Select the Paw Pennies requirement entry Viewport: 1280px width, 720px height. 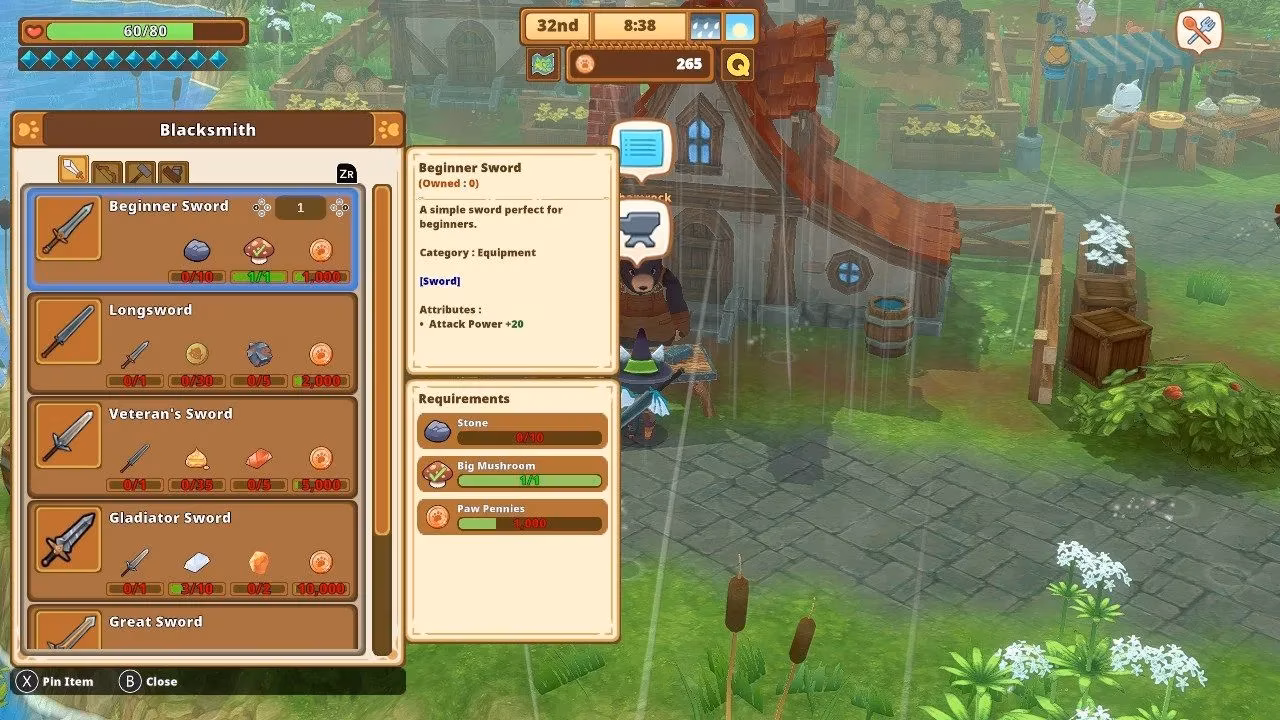pyautogui.click(x=512, y=517)
